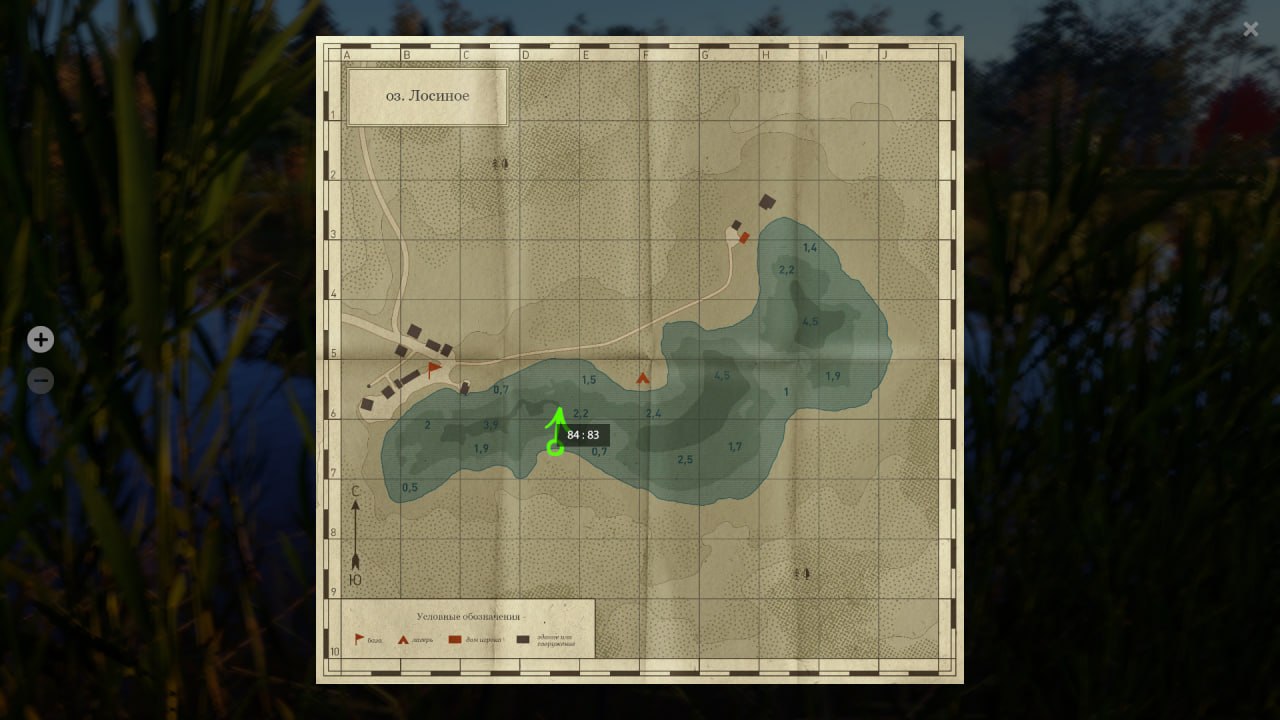This screenshot has height=720, width=1280.
Task: Click the оз. Лосиное title plate
Action: click(427, 96)
